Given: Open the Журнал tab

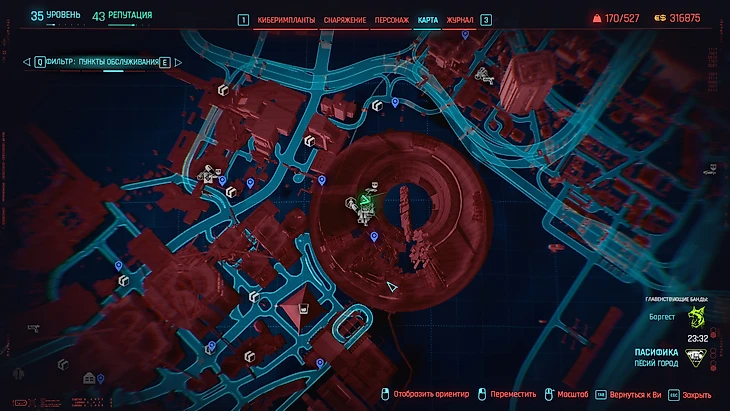Looking at the screenshot, I should tap(460, 20).
